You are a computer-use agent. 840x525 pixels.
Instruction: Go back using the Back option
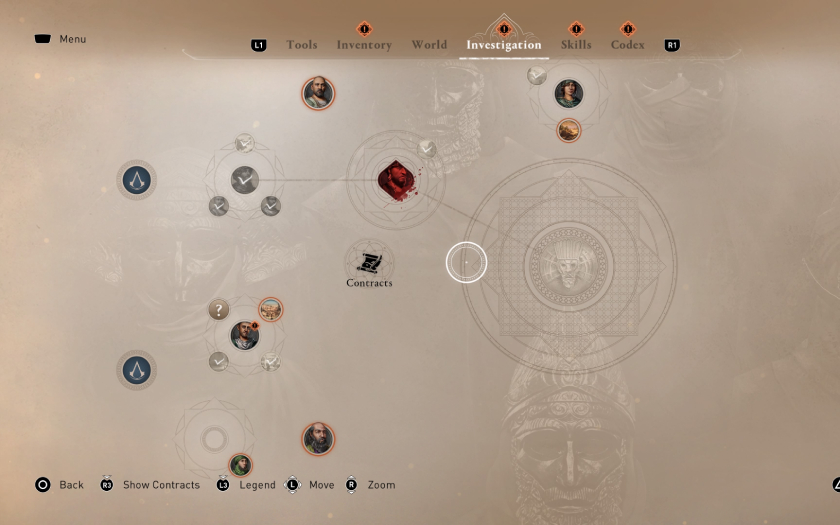coord(71,485)
